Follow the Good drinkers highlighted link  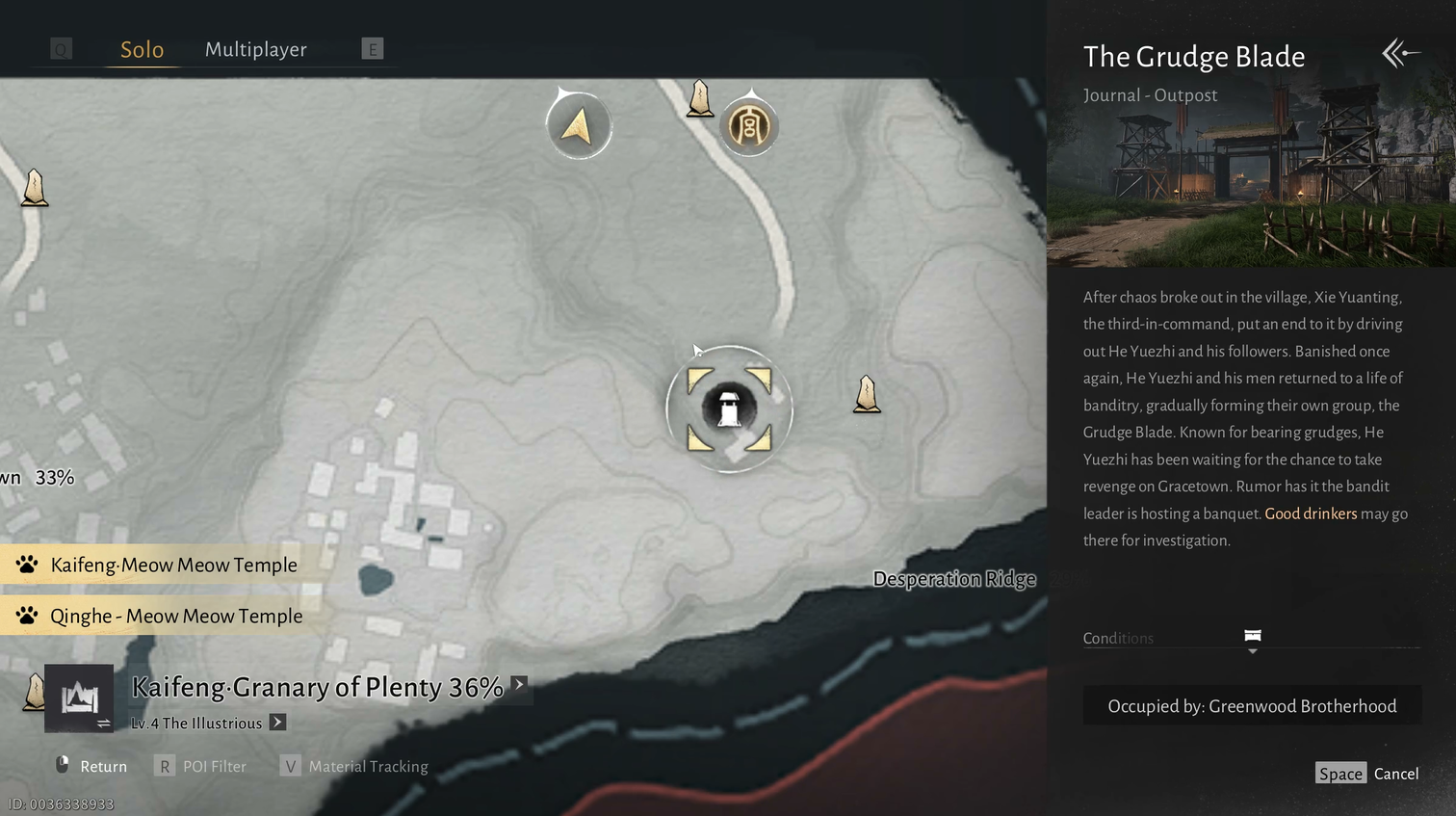1311,513
